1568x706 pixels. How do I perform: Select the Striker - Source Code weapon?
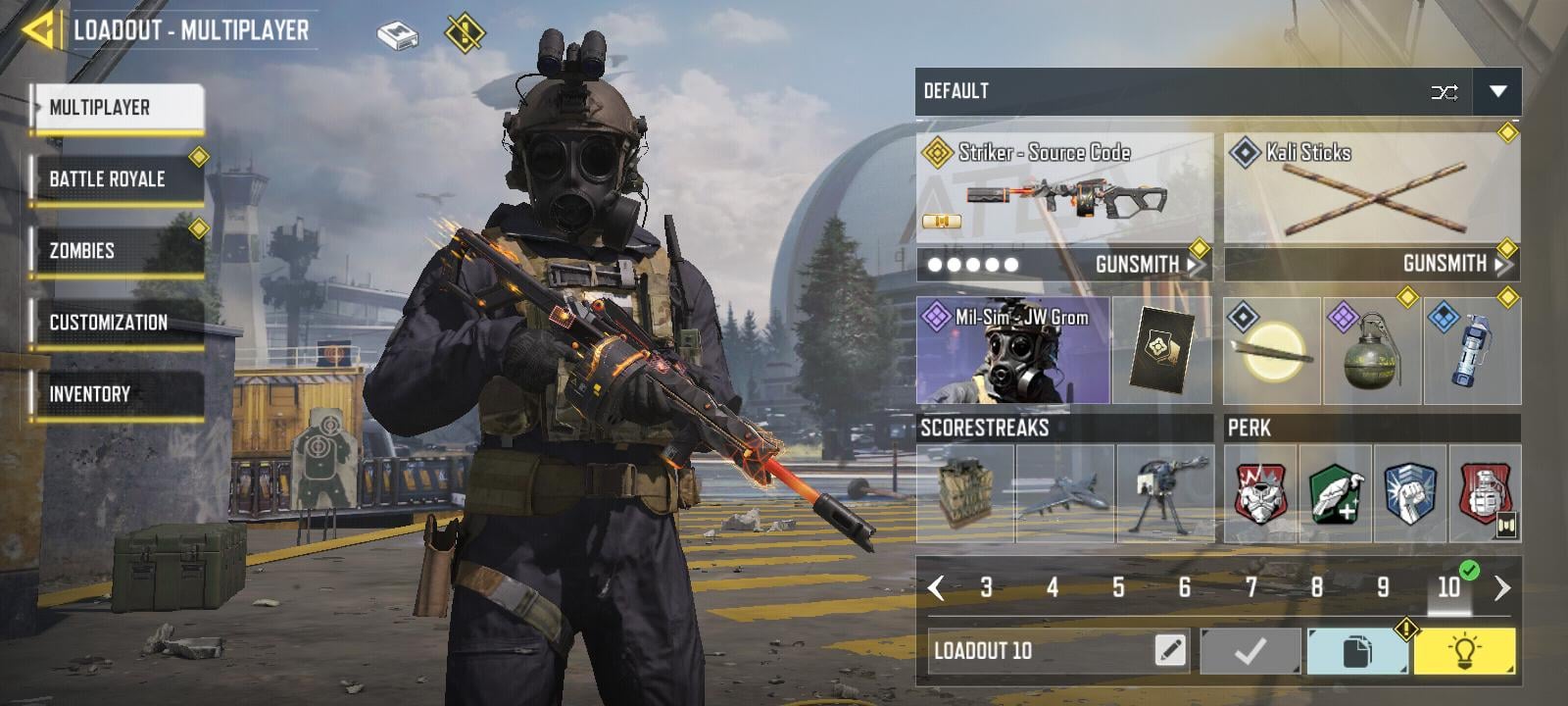click(1064, 189)
